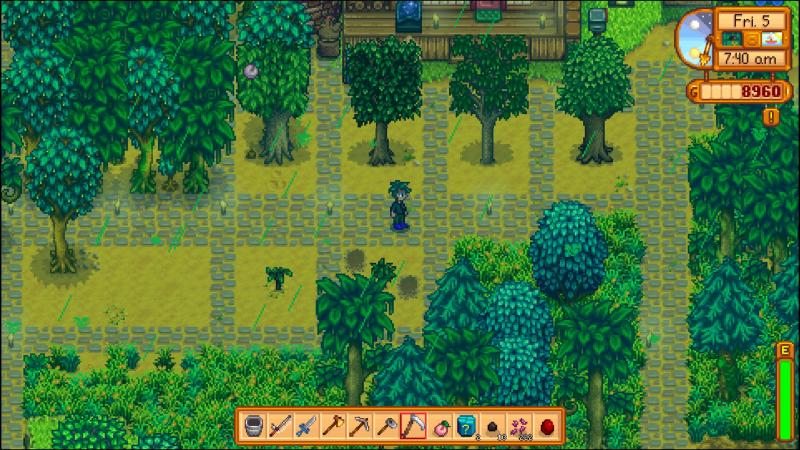Equip the grey-bladed sword with red hilt
This screenshot has height=450, width=800.
[x=280, y=424]
